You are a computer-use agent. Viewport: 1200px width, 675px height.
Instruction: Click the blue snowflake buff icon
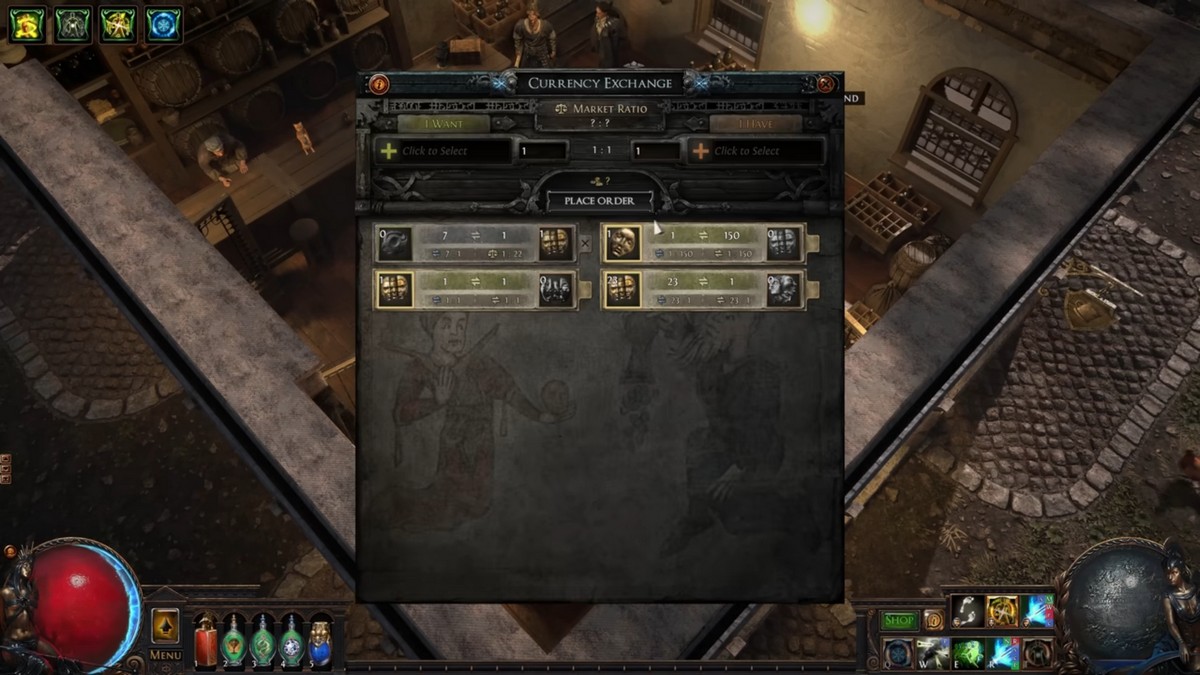click(x=164, y=25)
